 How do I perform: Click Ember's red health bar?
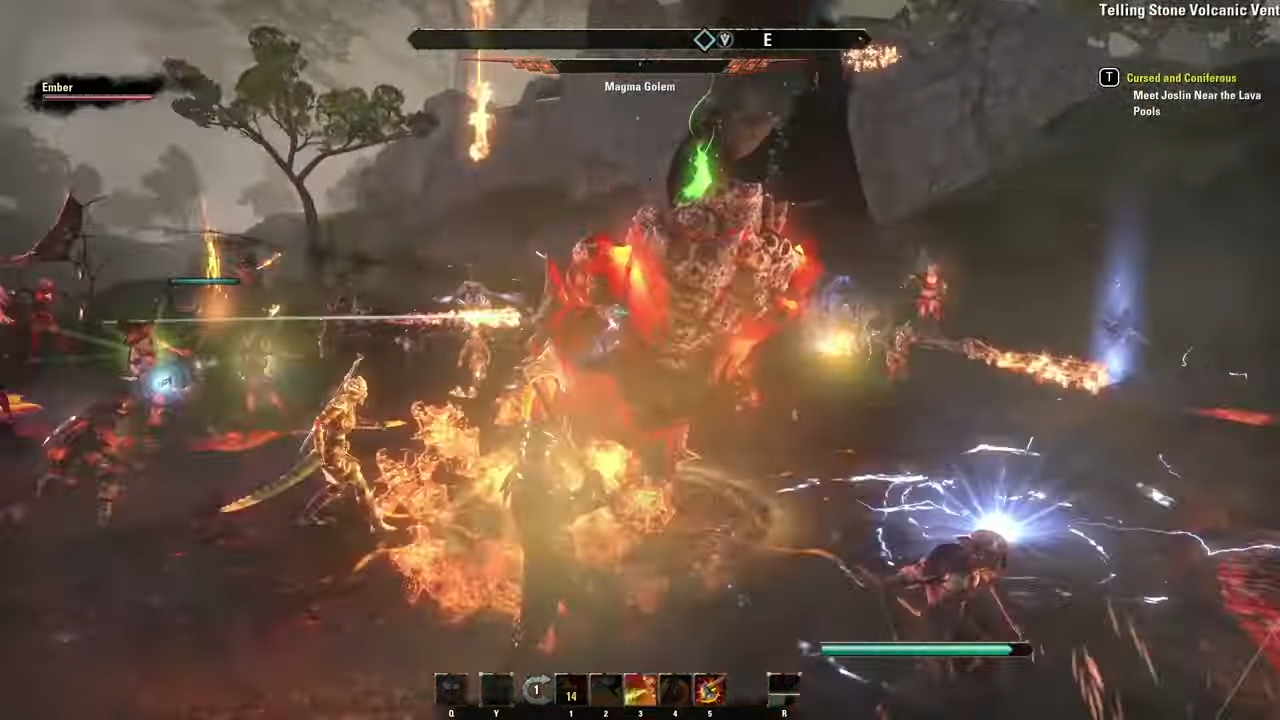tap(96, 96)
